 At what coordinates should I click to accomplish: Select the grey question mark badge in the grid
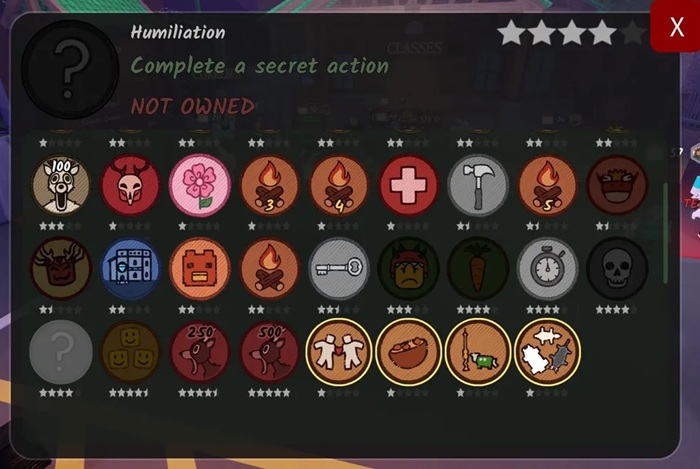tap(61, 352)
